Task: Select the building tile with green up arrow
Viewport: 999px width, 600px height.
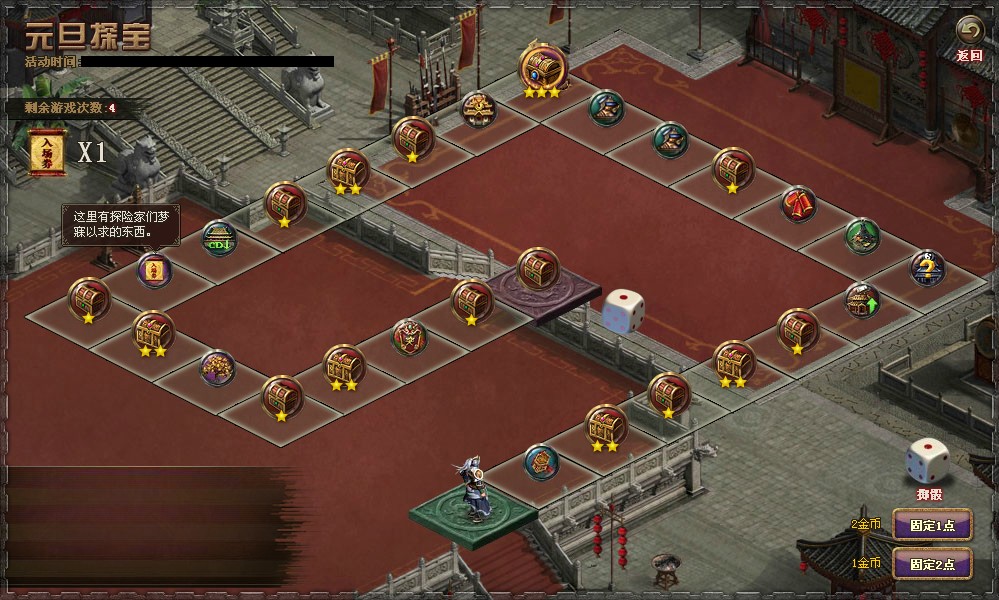Action: click(861, 299)
